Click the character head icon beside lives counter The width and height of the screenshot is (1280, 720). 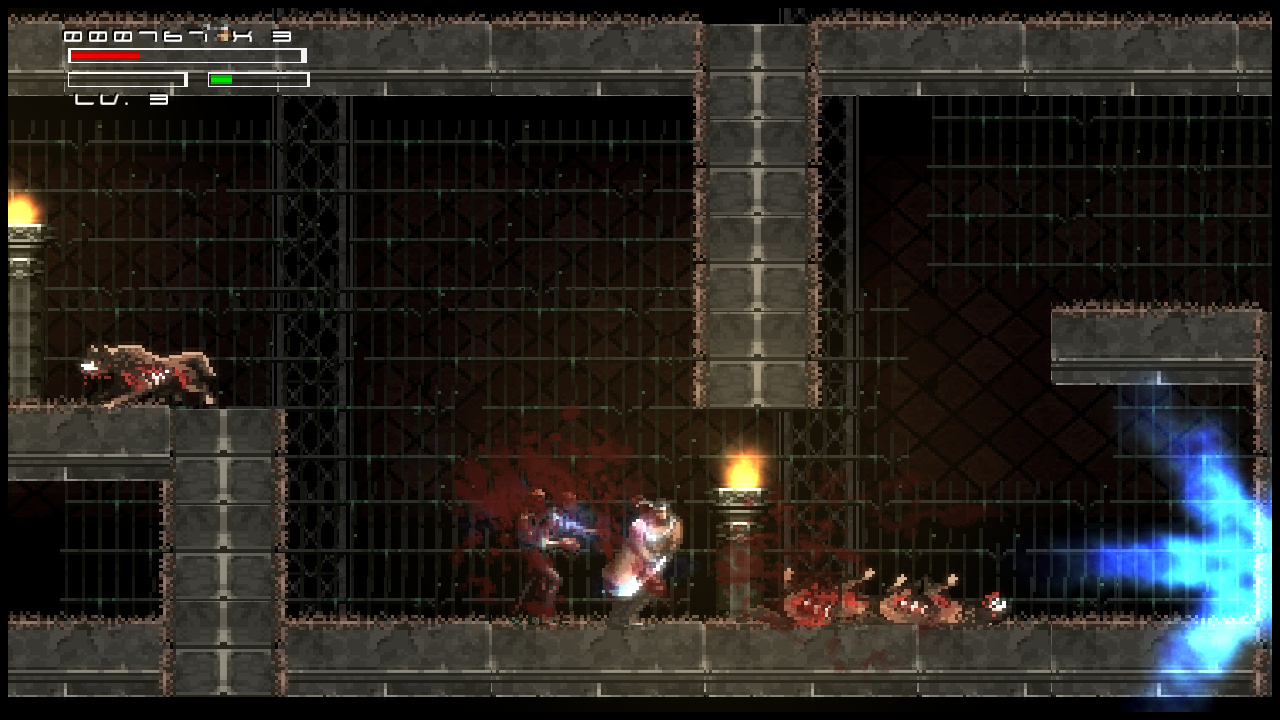click(x=220, y=34)
